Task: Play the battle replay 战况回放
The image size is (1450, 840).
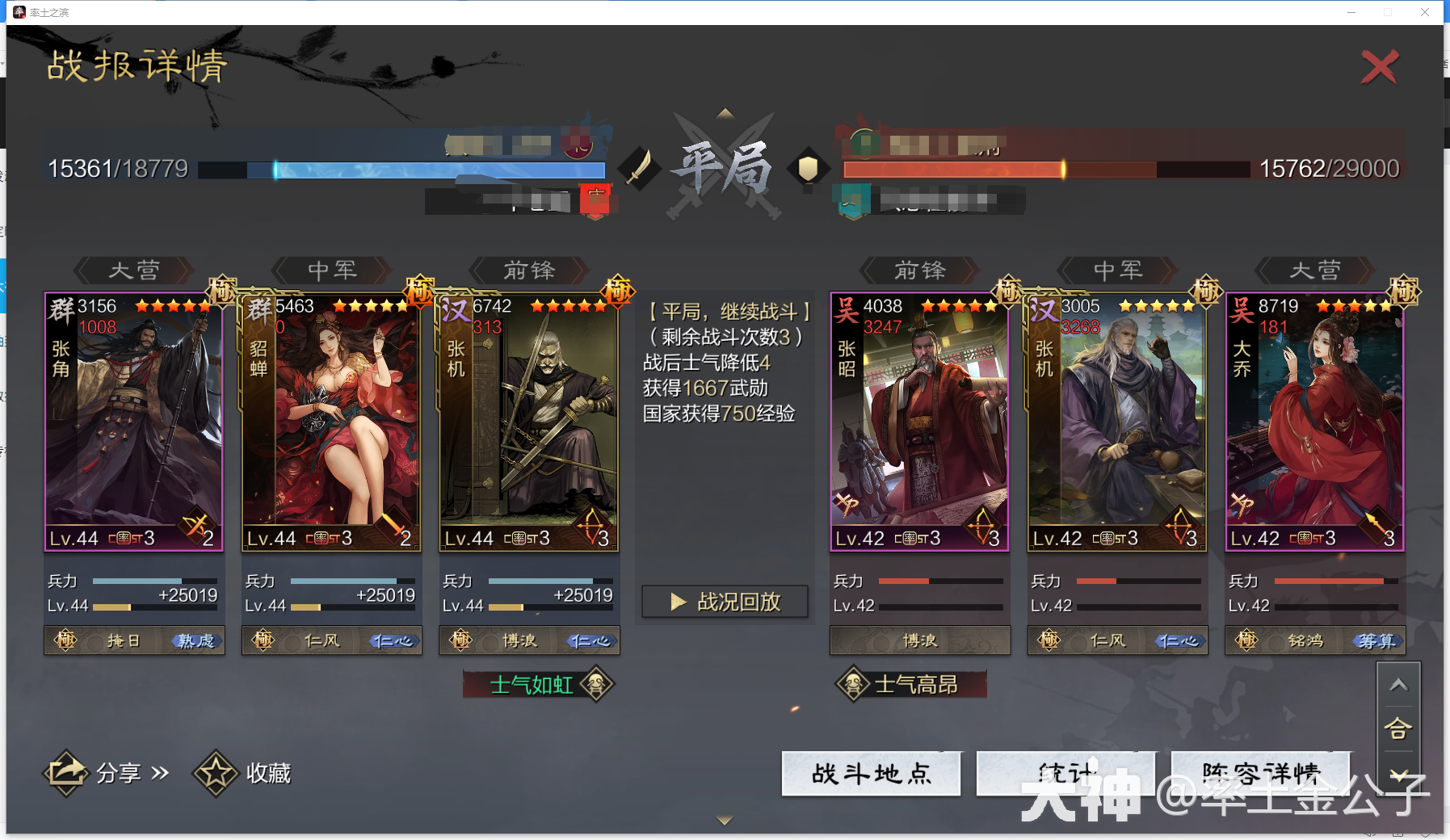Action: tap(724, 601)
